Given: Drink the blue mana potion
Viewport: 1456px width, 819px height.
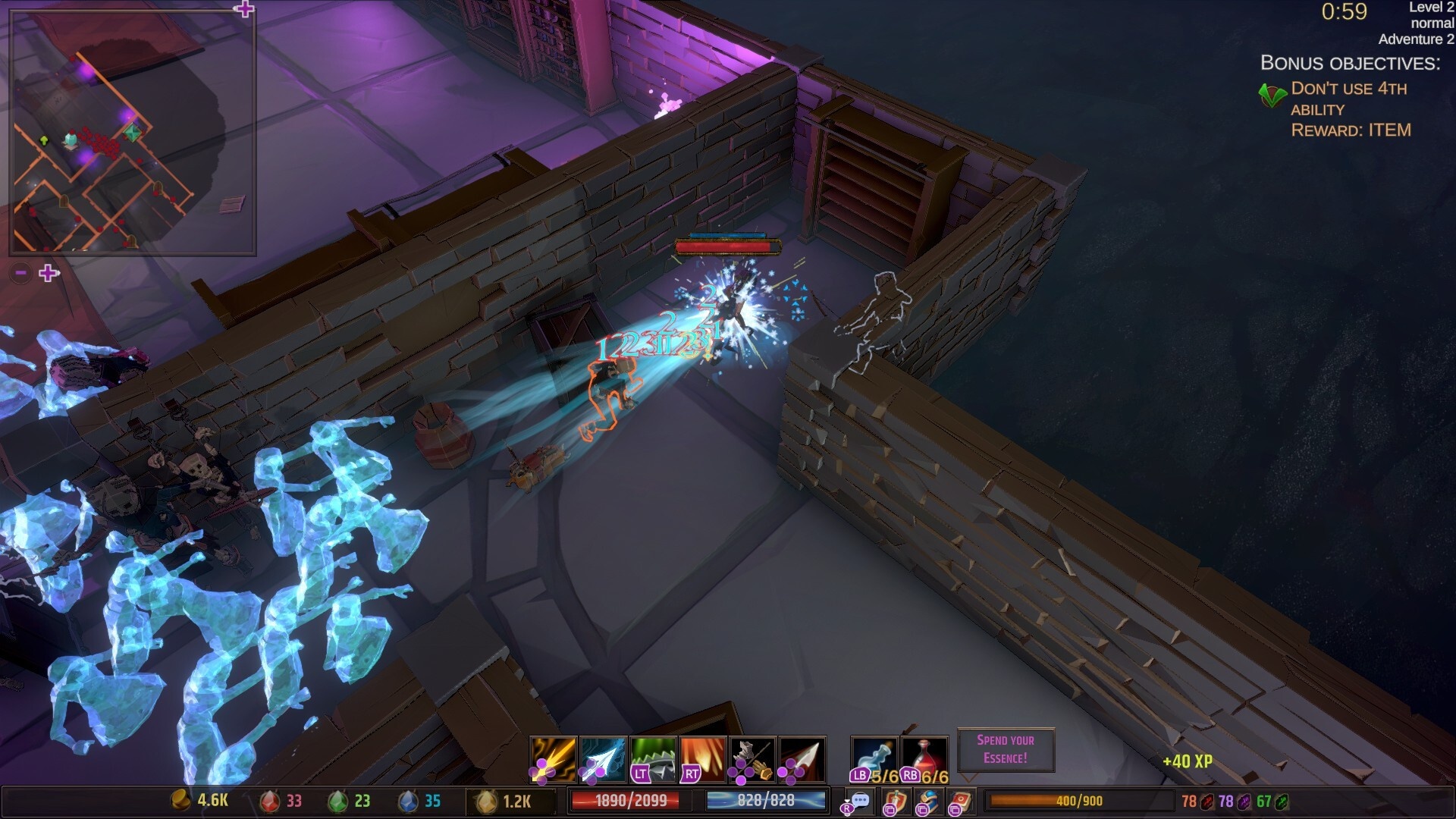Looking at the screenshot, I should click(874, 759).
